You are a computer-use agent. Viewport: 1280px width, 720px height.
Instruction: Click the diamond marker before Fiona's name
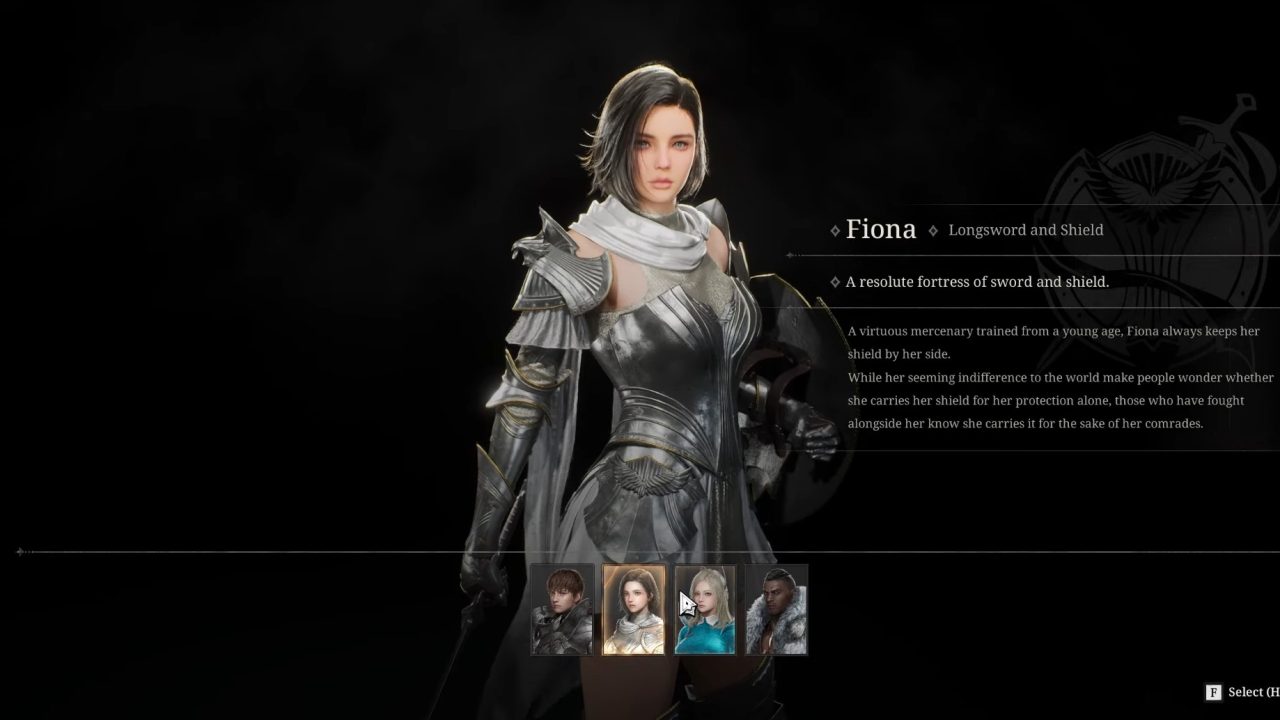pos(834,230)
